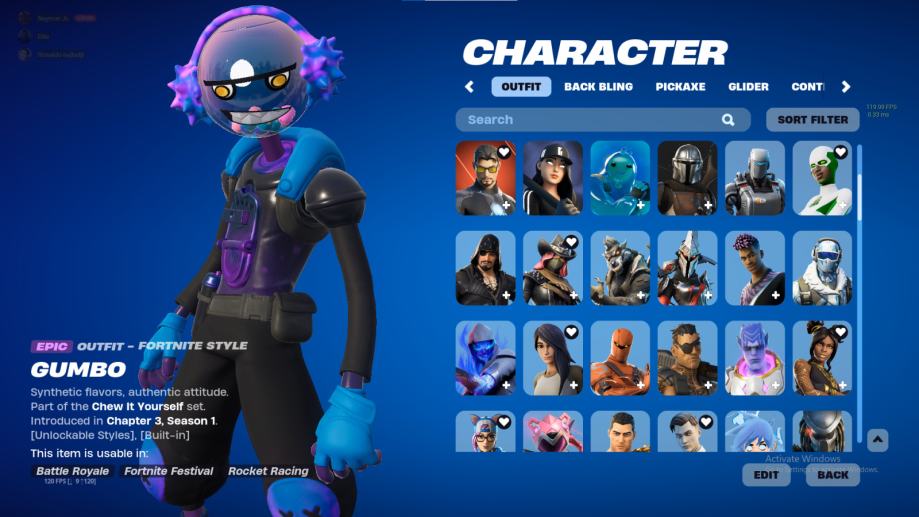Click the scroll-to-top arrow button

point(877,440)
